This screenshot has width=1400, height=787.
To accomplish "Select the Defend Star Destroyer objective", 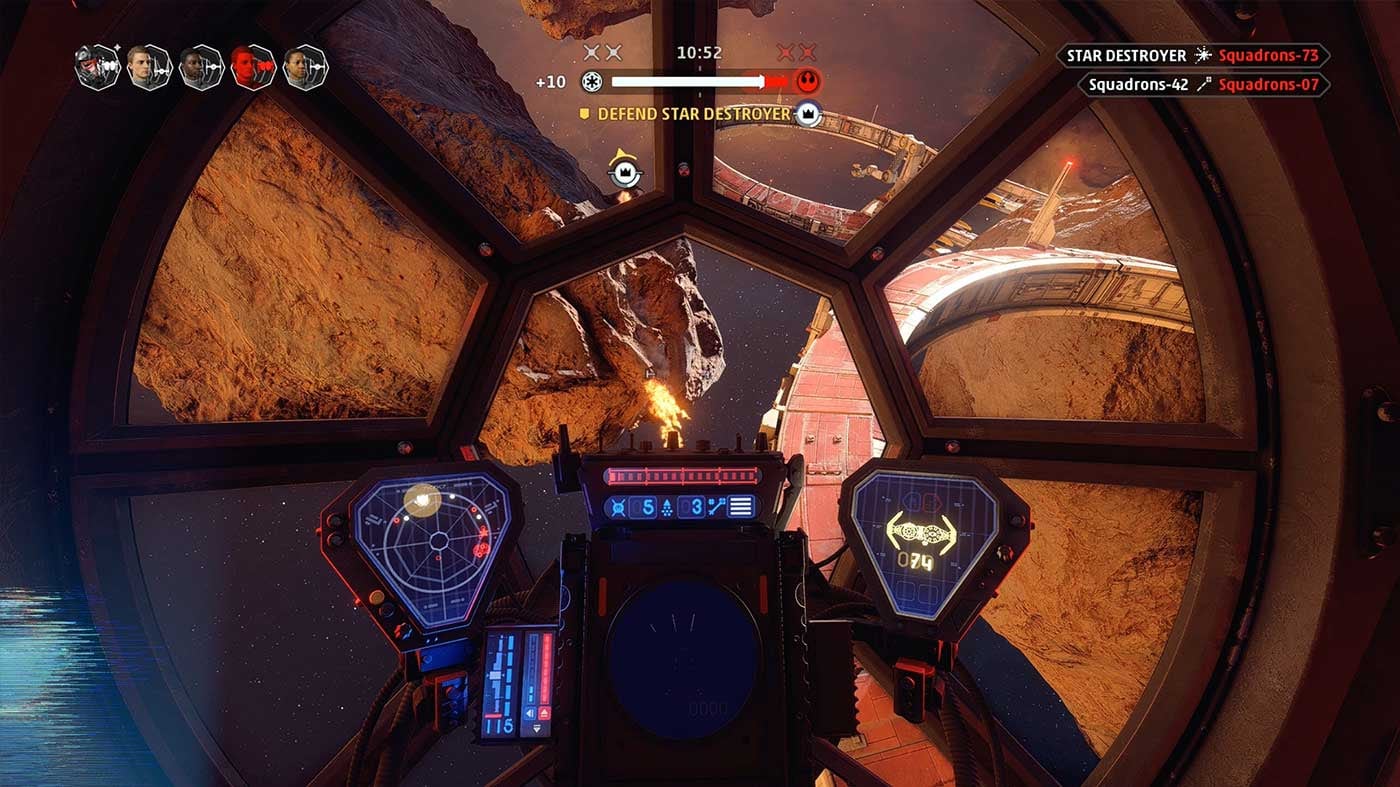I will point(694,114).
